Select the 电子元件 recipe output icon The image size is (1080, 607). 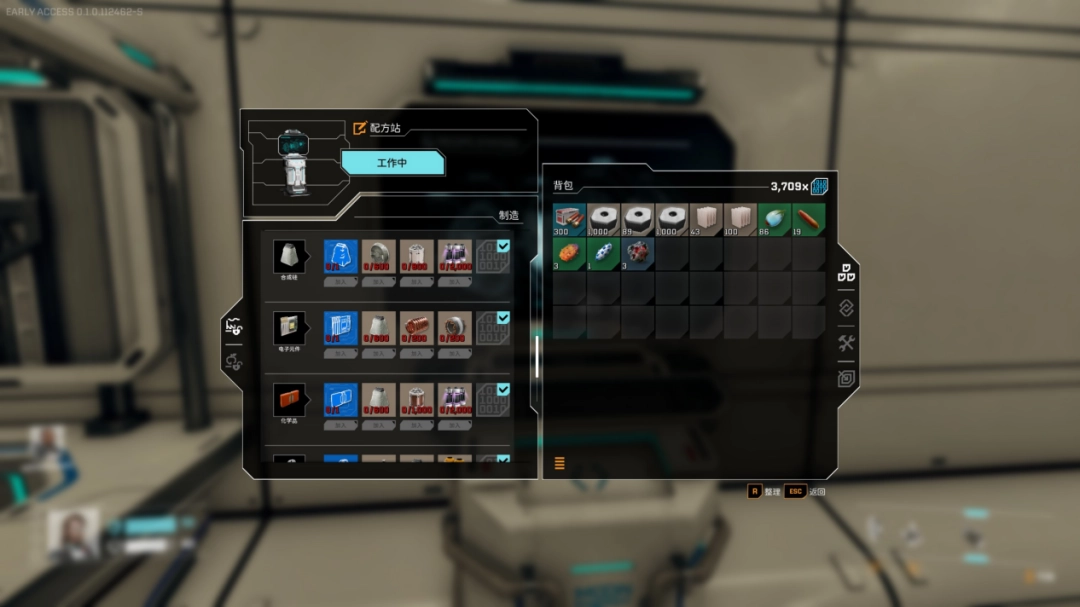coord(289,328)
